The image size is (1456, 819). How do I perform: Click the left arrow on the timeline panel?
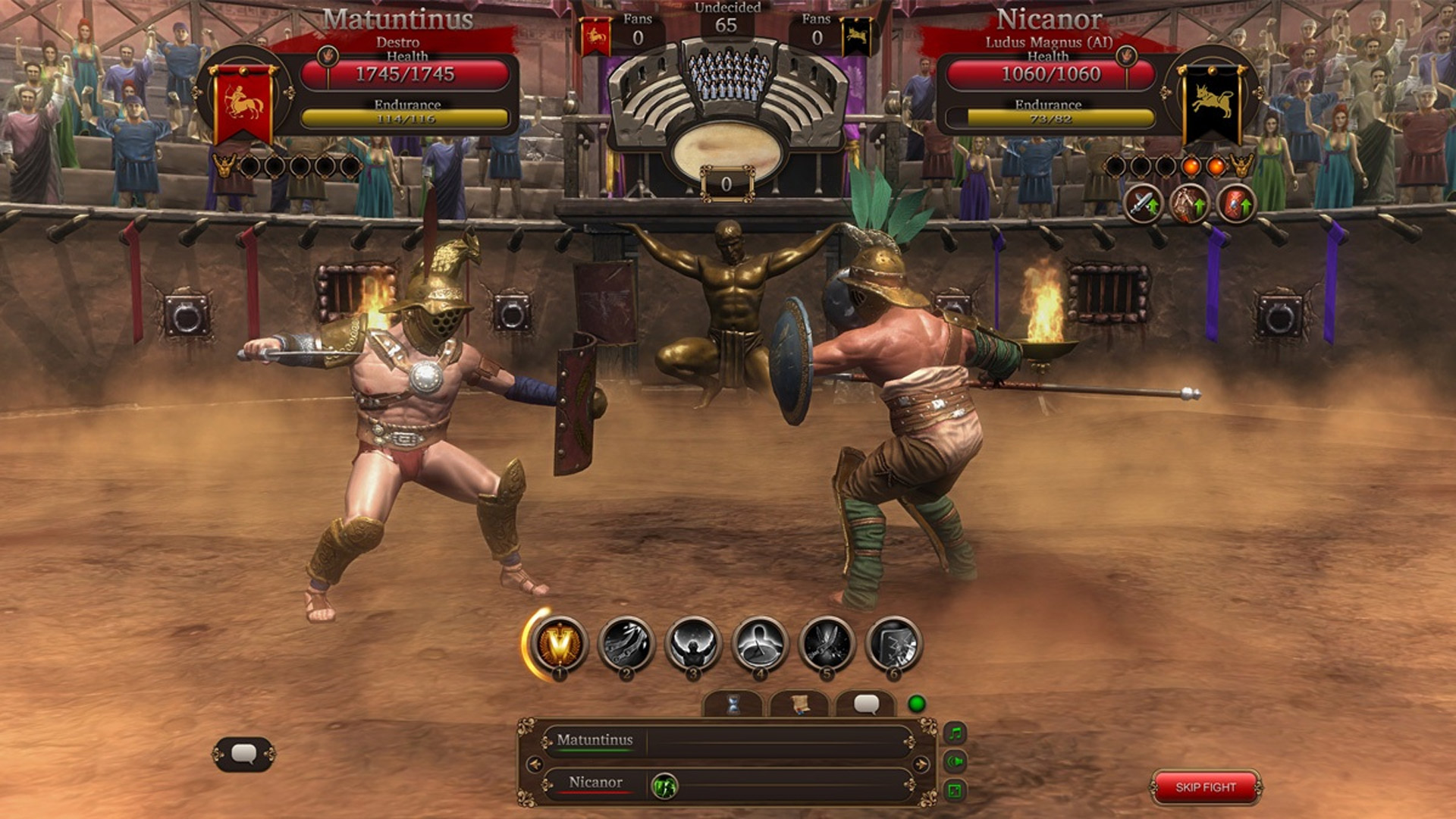pyautogui.click(x=535, y=764)
